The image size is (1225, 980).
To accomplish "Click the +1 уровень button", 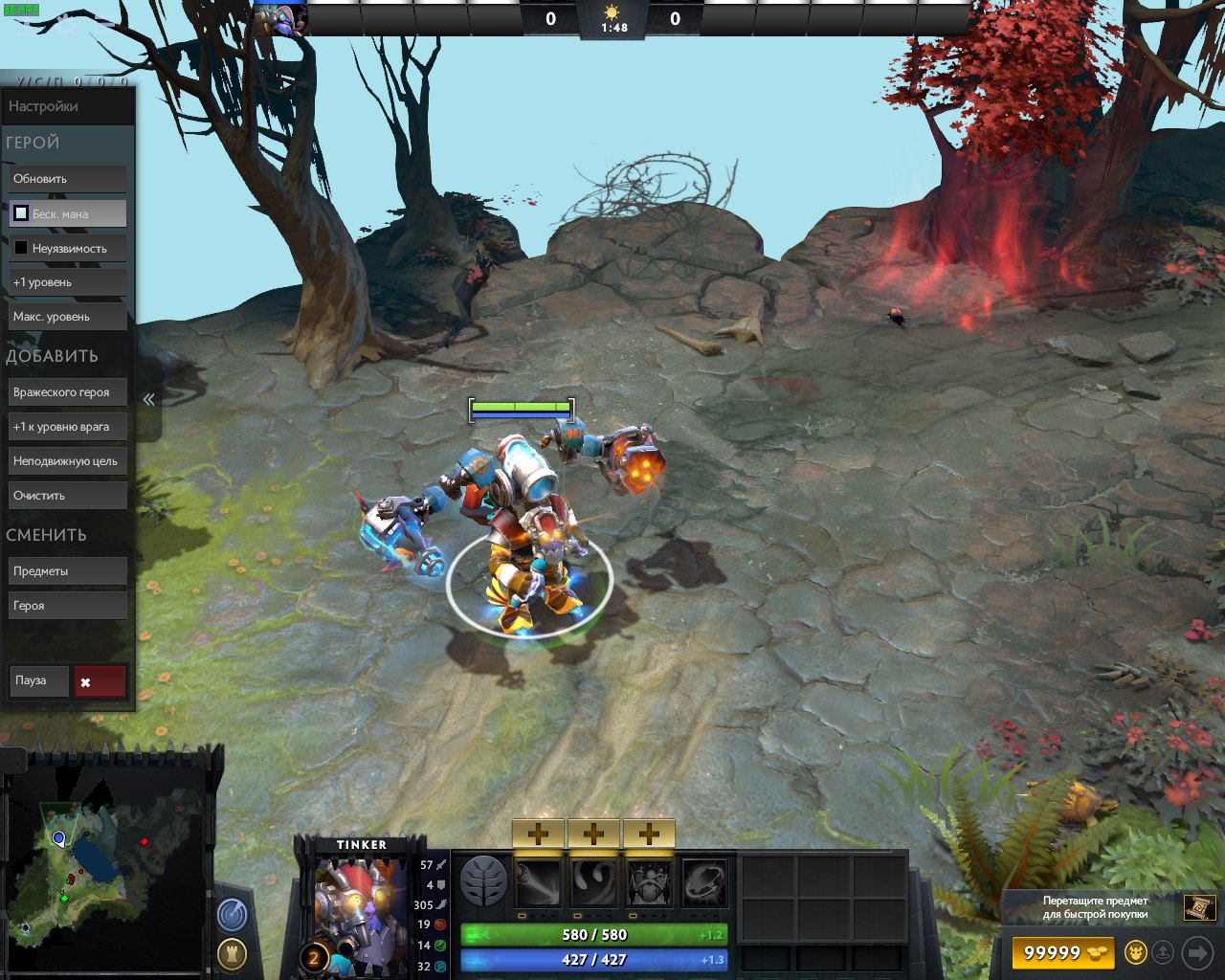I will pos(67,282).
